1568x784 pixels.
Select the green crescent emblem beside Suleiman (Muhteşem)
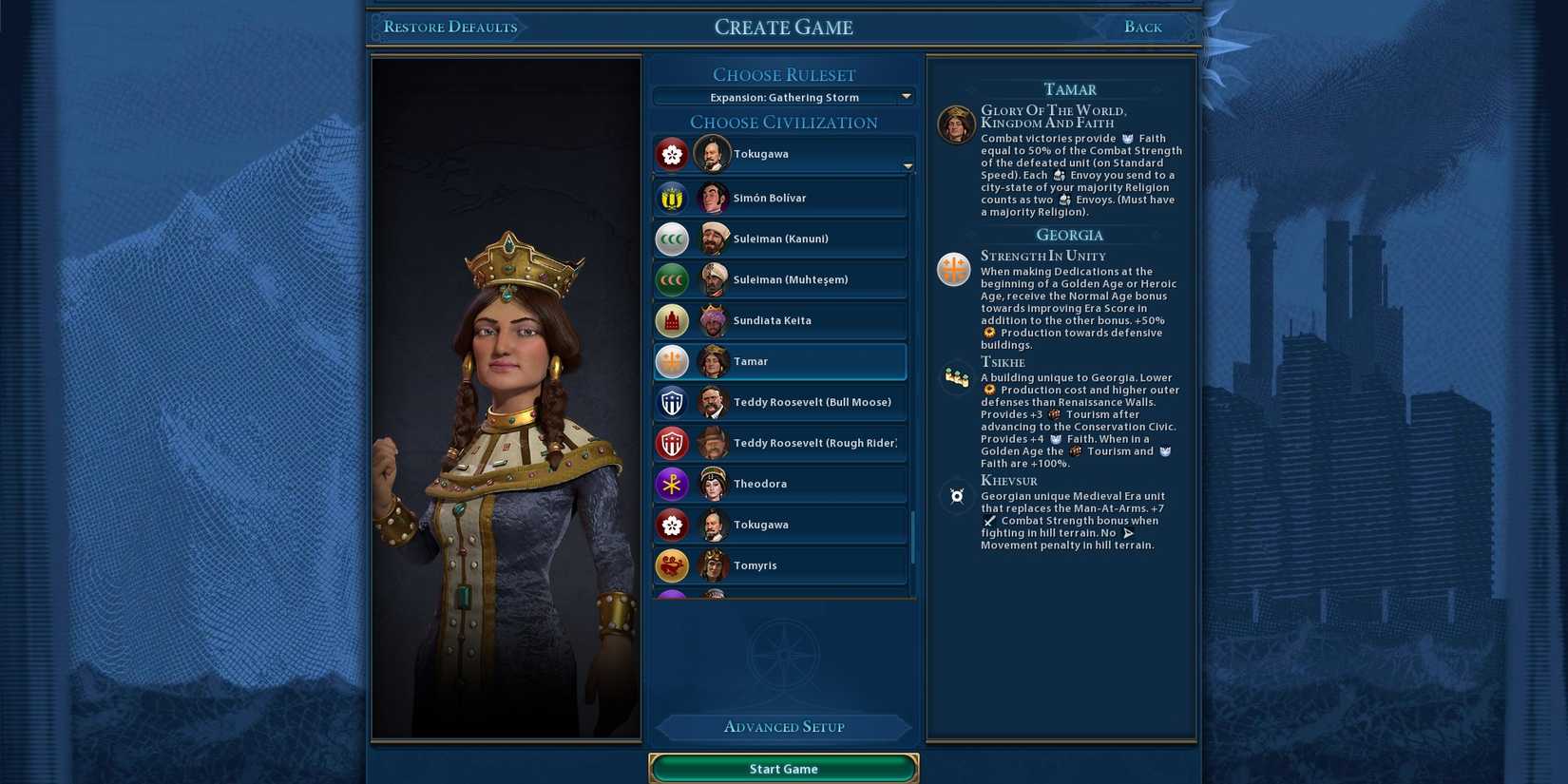[x=672, y=279]
